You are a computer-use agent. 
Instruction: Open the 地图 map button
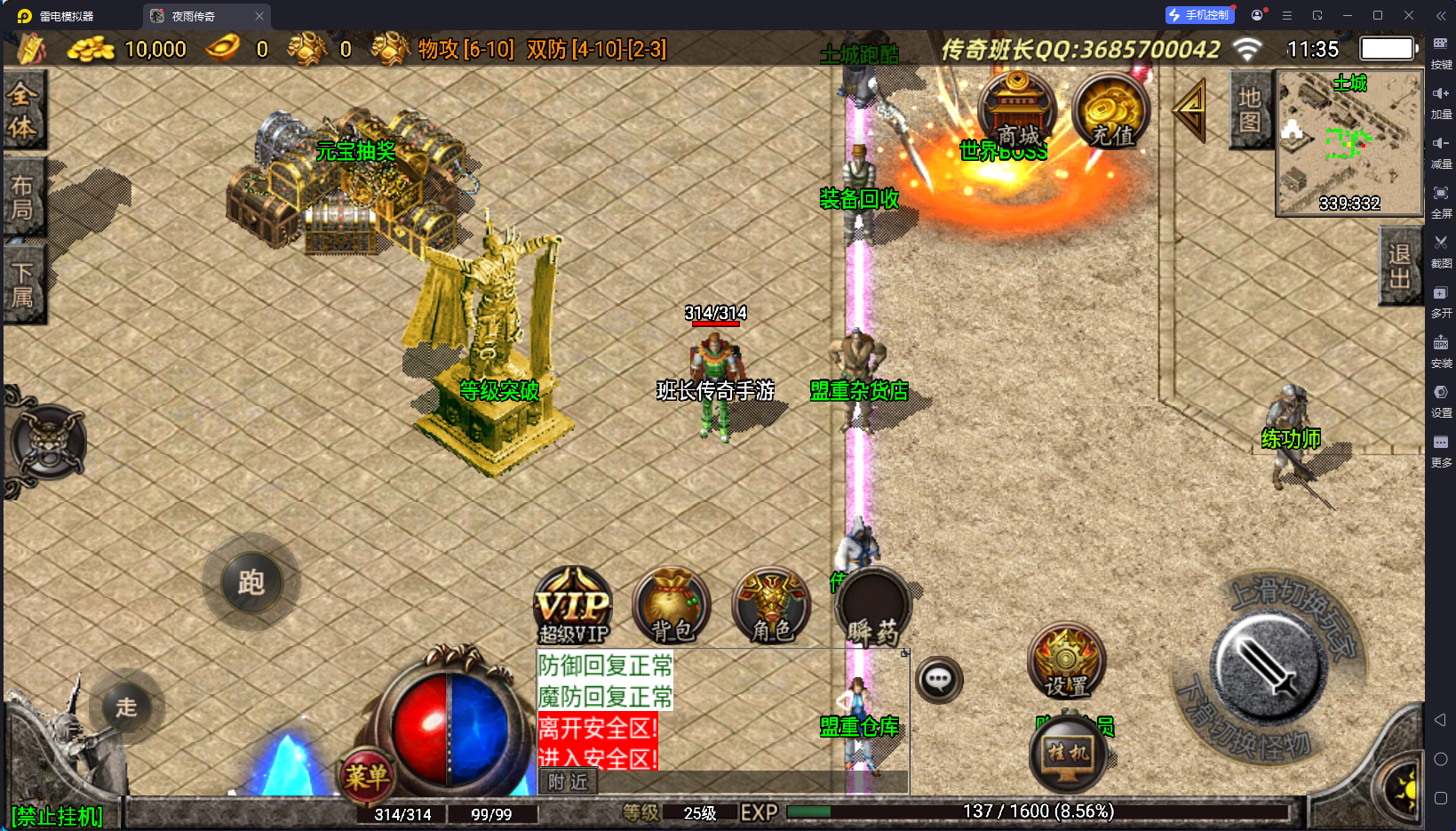pos(1249,109)
